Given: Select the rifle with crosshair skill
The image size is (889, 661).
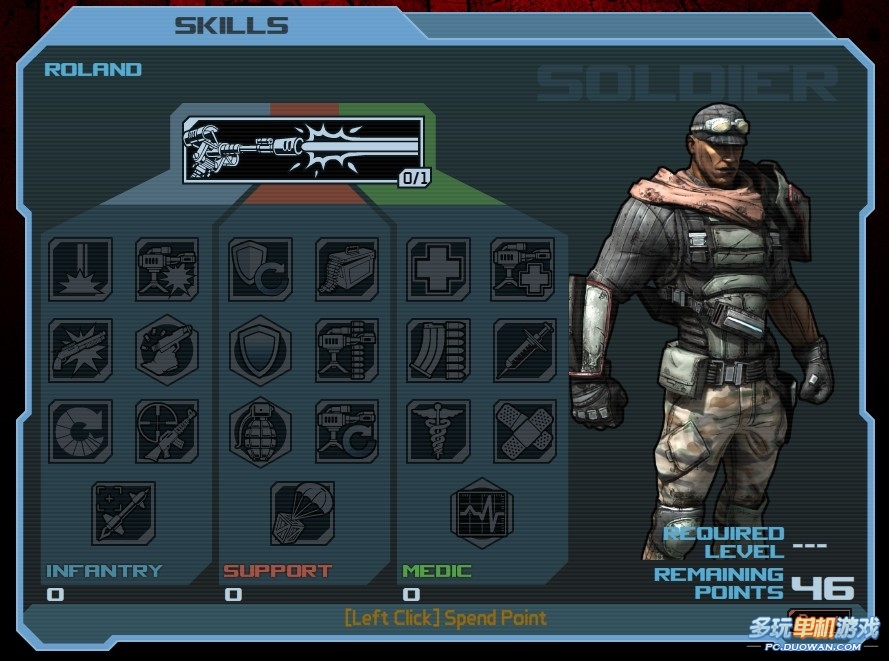Looking at the screenshot, I should tap(167, 430).
